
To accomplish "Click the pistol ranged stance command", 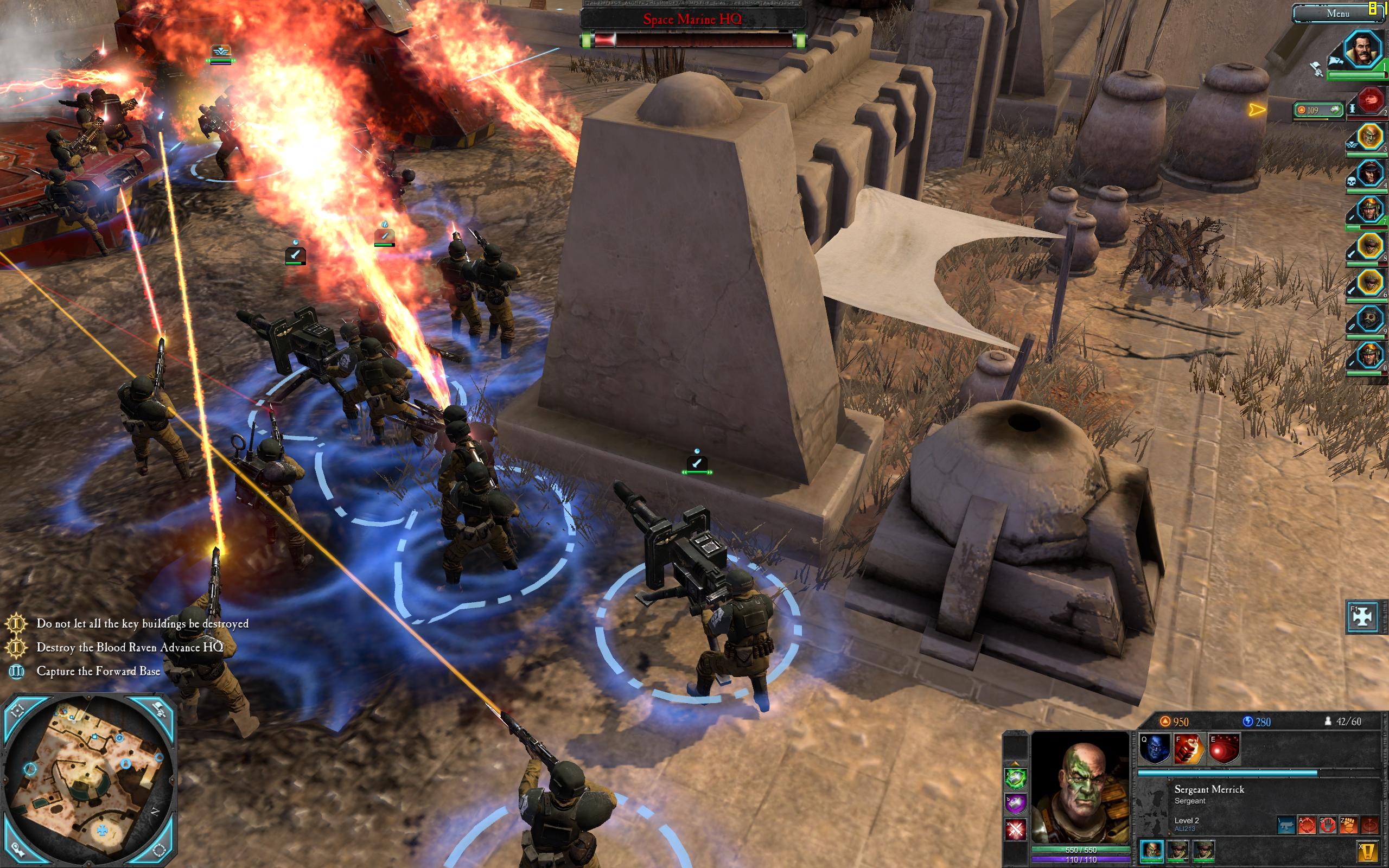I will [1286, 826].
